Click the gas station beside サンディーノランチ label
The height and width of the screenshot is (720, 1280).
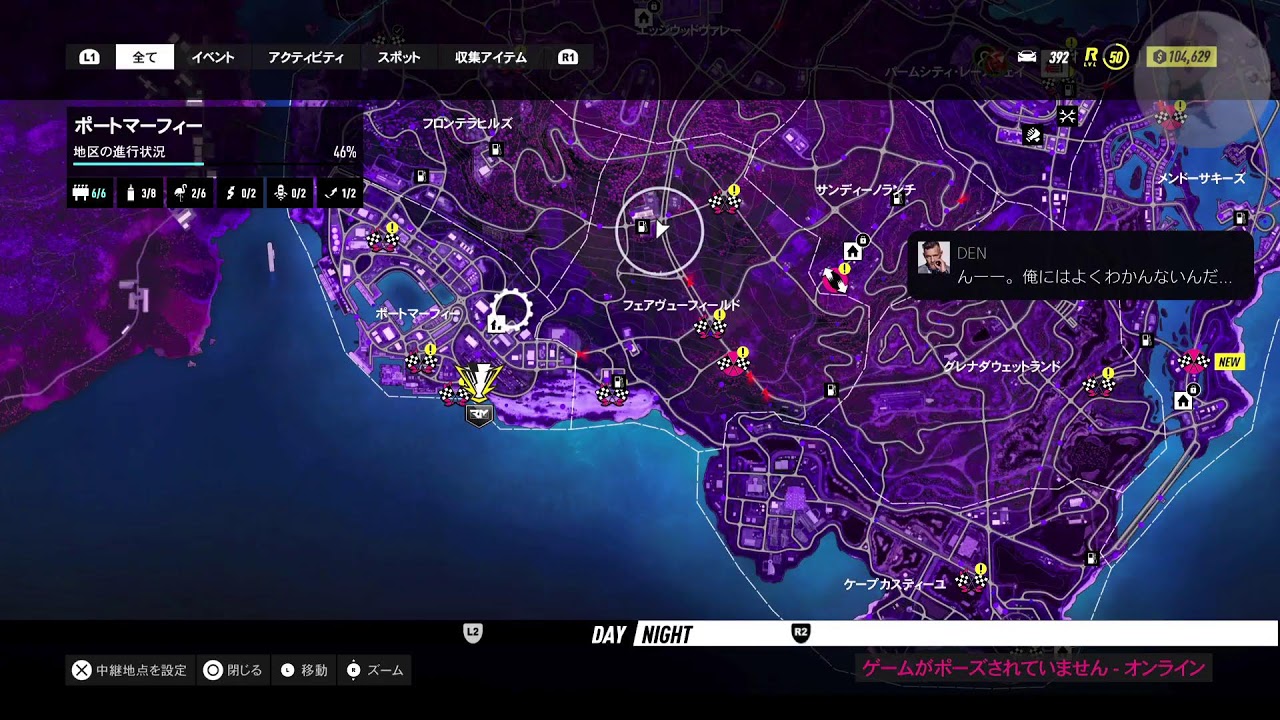898,201
